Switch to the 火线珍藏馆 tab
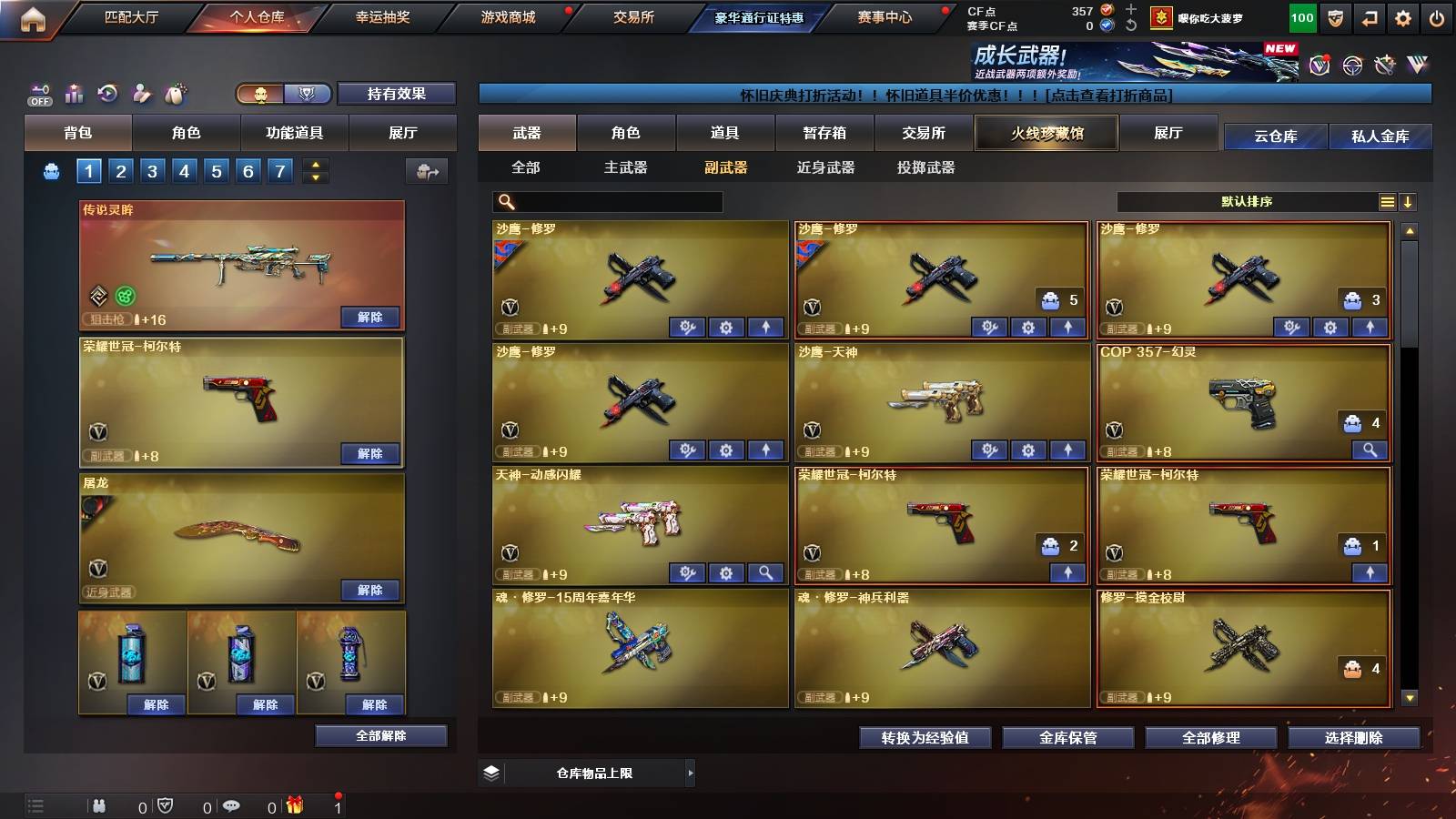This screenshot has height=819, width=1456. click(1046, 133)
